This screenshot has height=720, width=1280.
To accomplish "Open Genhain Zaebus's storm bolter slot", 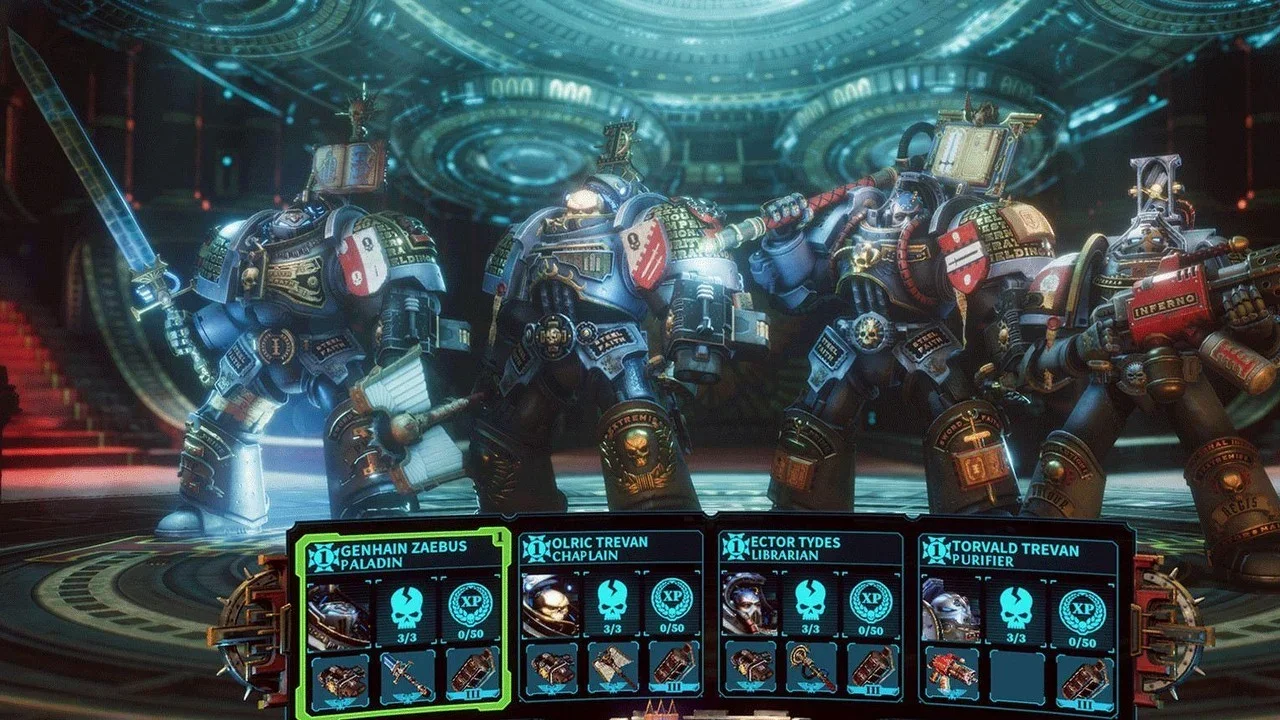I will (x=339, y=677).
